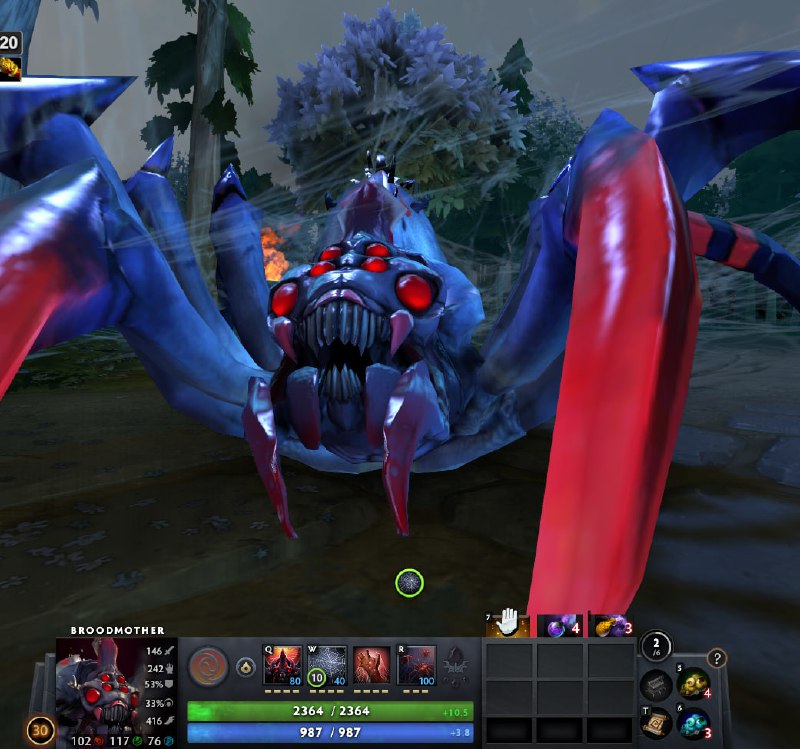Open the question mark help button
This screenshot has height=749, width=800.
pos(716,658)
